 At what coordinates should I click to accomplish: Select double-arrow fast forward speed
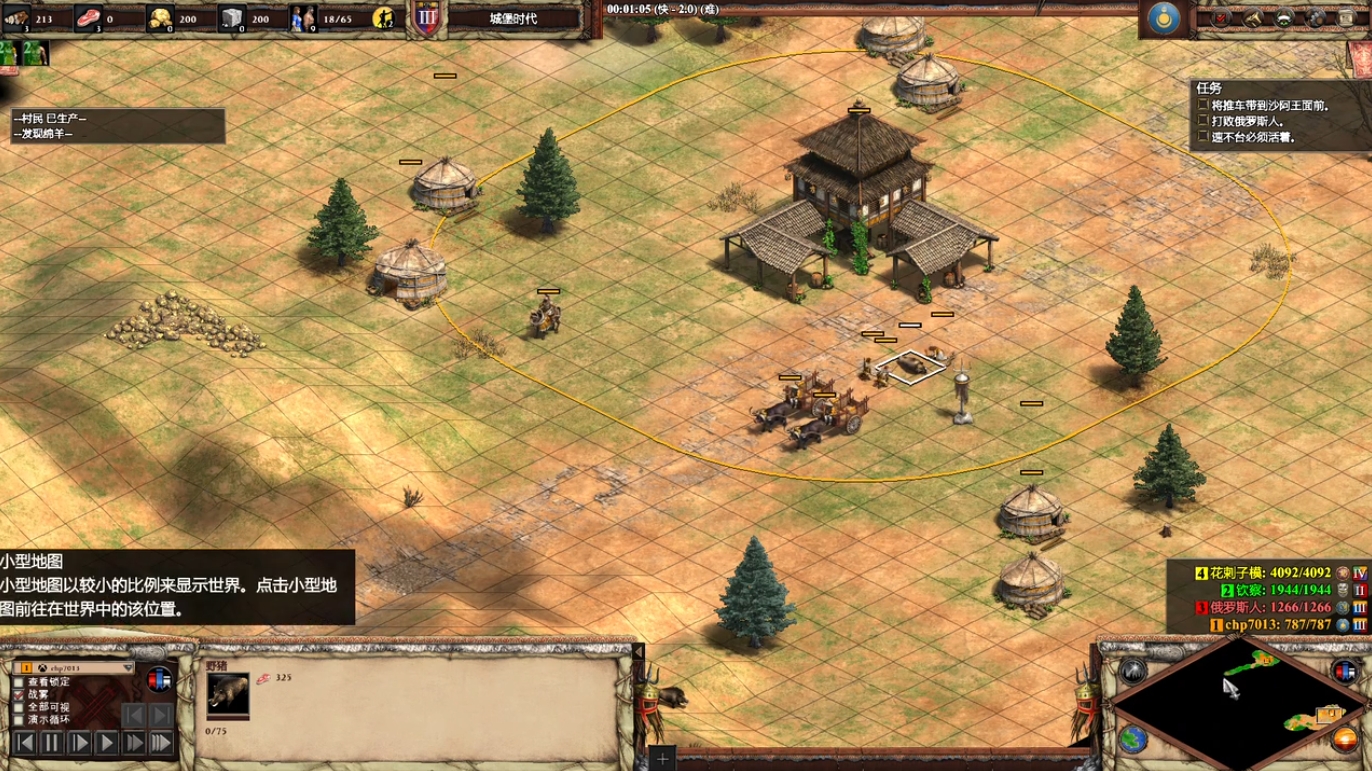click(x=133, y=743)
